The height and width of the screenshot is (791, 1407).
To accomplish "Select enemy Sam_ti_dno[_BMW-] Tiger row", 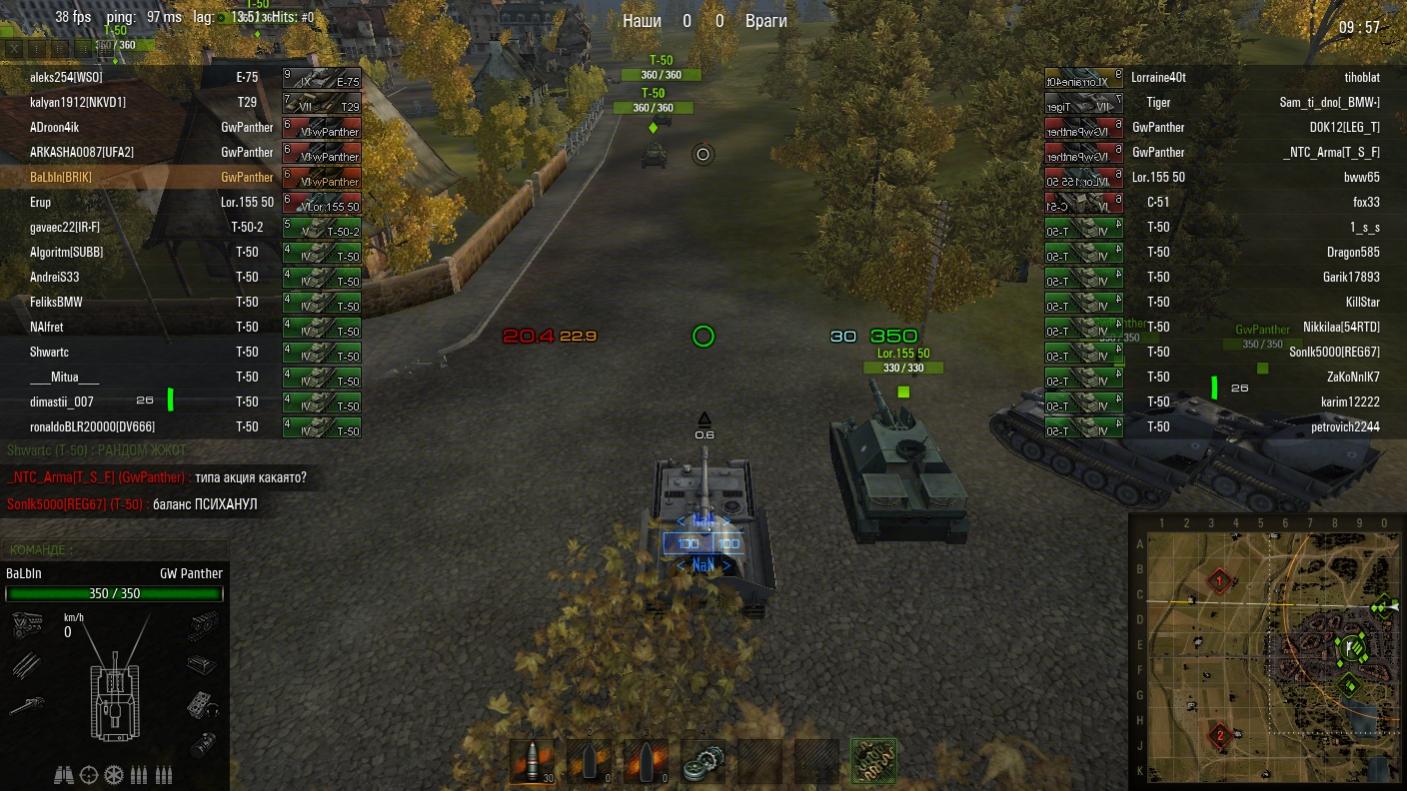I will pyautogui.click(x=1250, y=103).
